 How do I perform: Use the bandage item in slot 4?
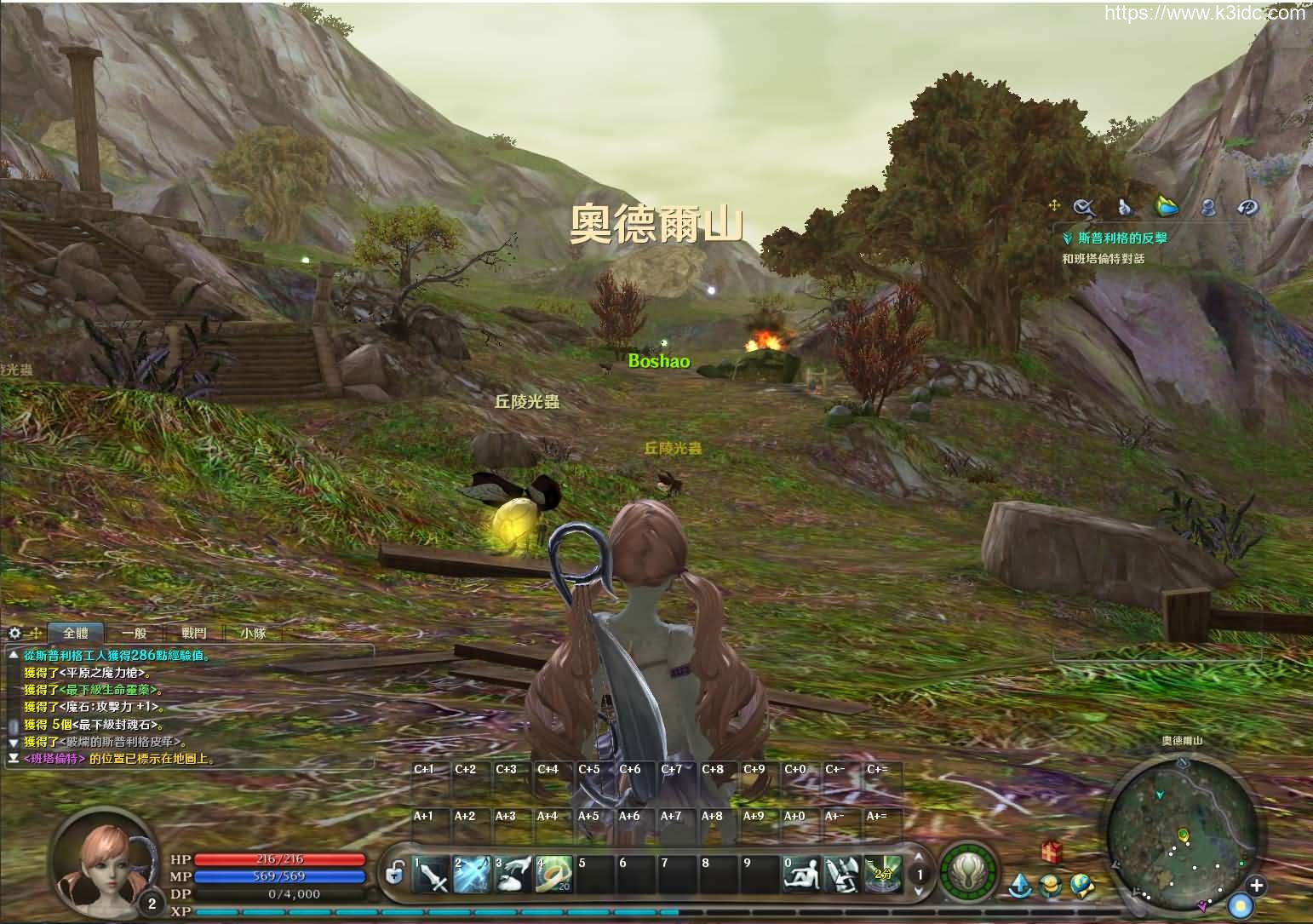coord(553,874)
